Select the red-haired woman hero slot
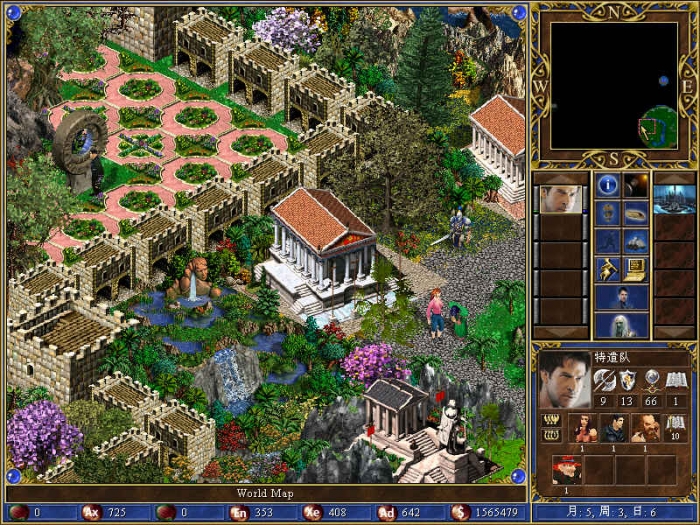The height and width of the screenshot is (525, 700). [x=583, y=428]
